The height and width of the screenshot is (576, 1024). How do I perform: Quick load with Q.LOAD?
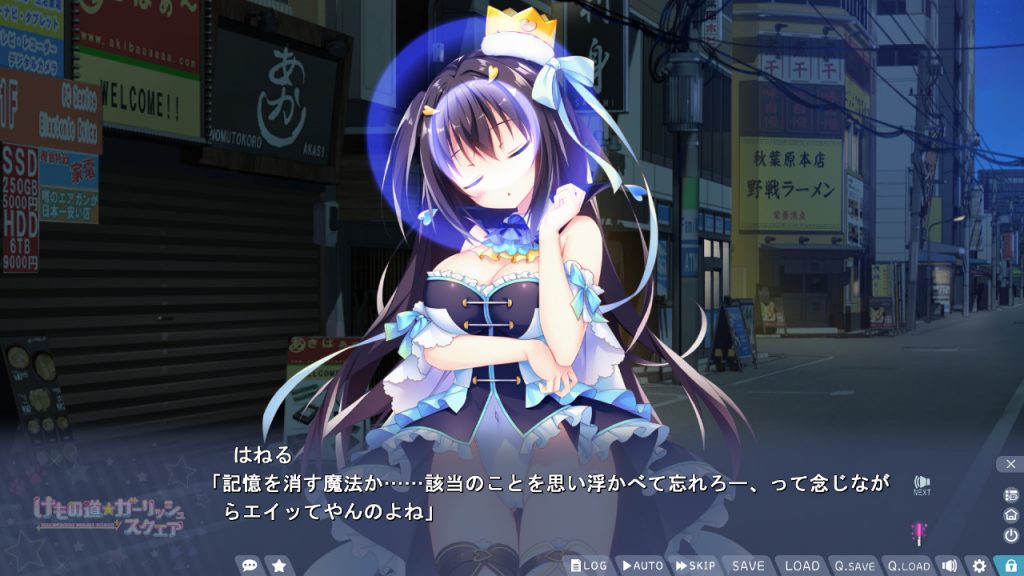[908, 566]
